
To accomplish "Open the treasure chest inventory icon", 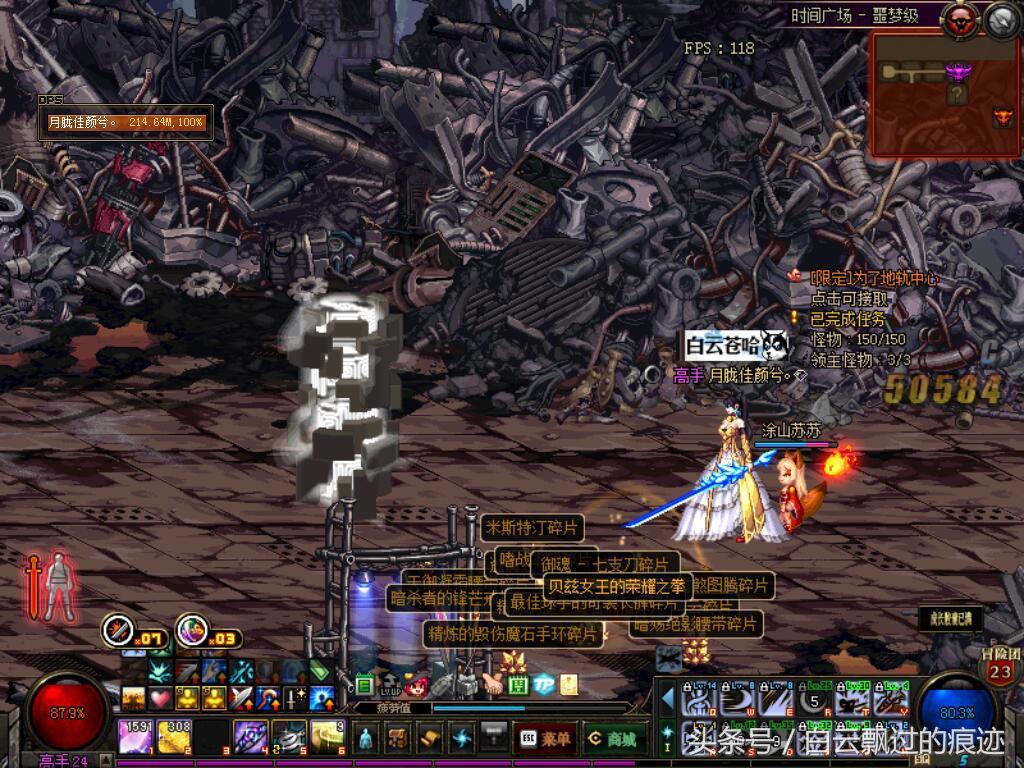I will pos(397,738).
